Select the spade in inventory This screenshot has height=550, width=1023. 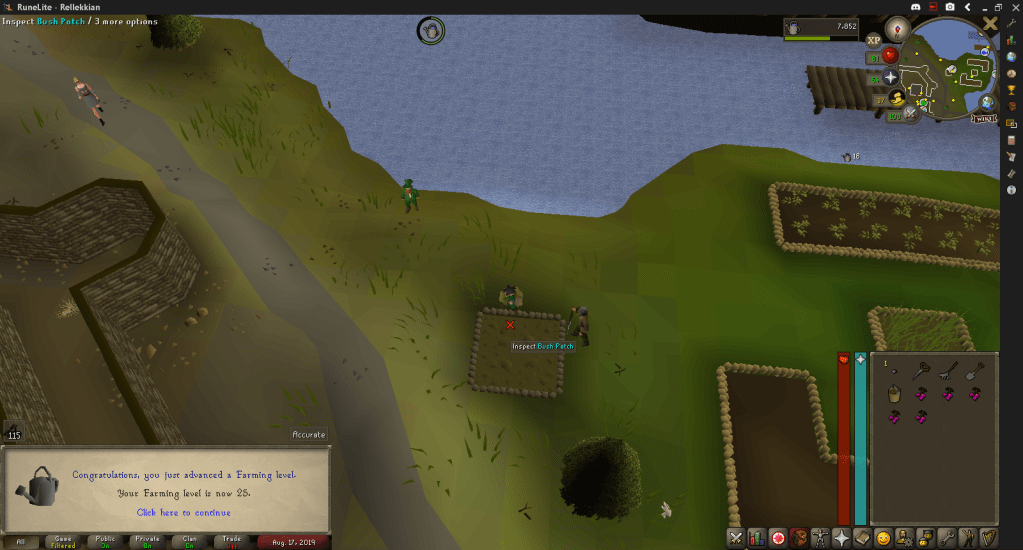tap(975, 370)
